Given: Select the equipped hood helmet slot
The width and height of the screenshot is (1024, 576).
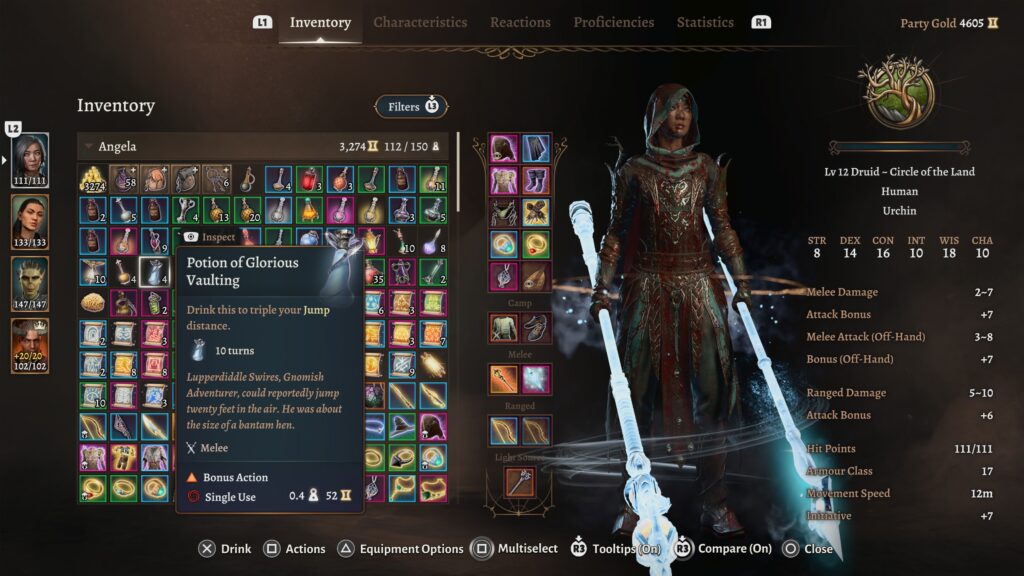Looking at the screenshot, I should pos(503,149).
